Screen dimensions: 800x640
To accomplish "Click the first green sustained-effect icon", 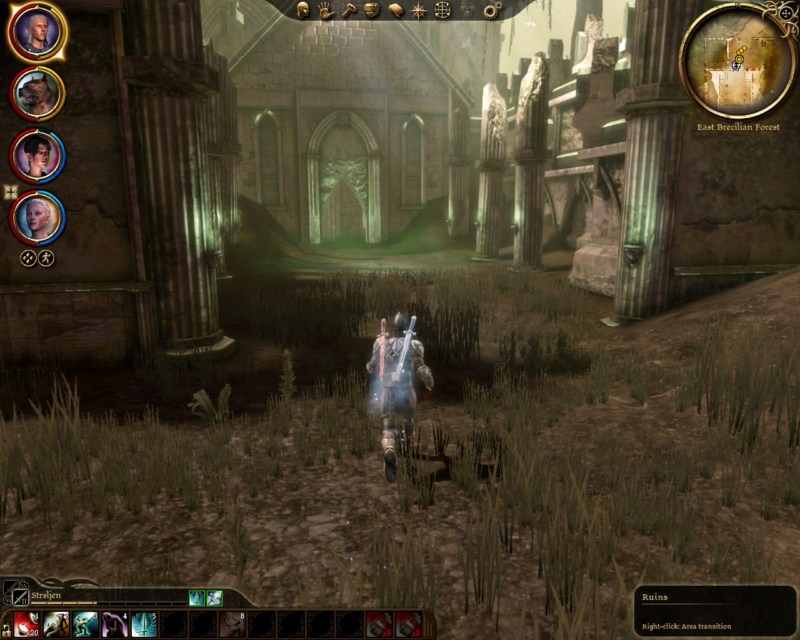I will (197, 598).
